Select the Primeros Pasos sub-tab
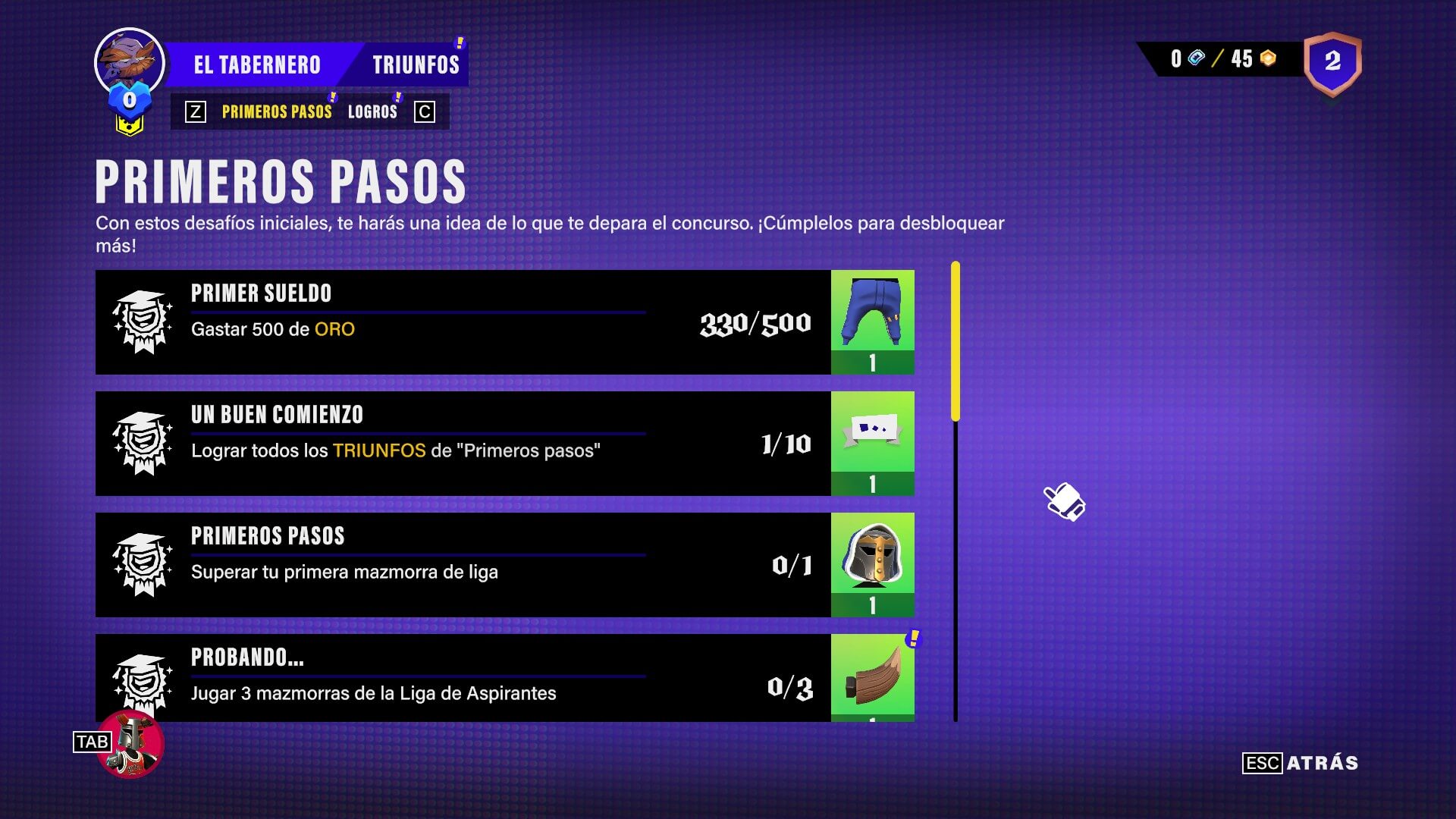This screenshot has height=819, width=1456. point(277,112)
